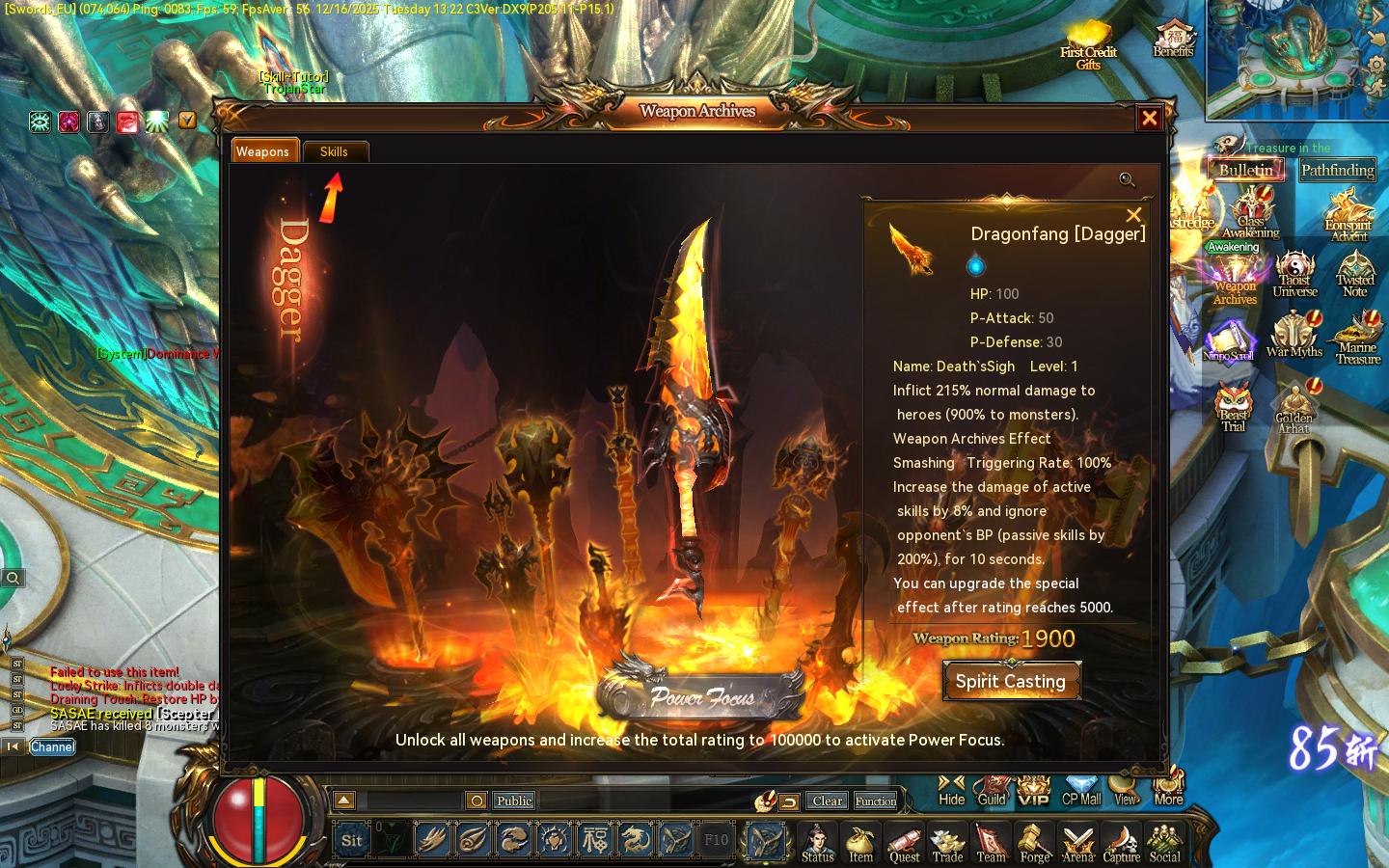Open the Beast Trial event
This screenshot has height=868, width=1389.
coord(1233,406)
